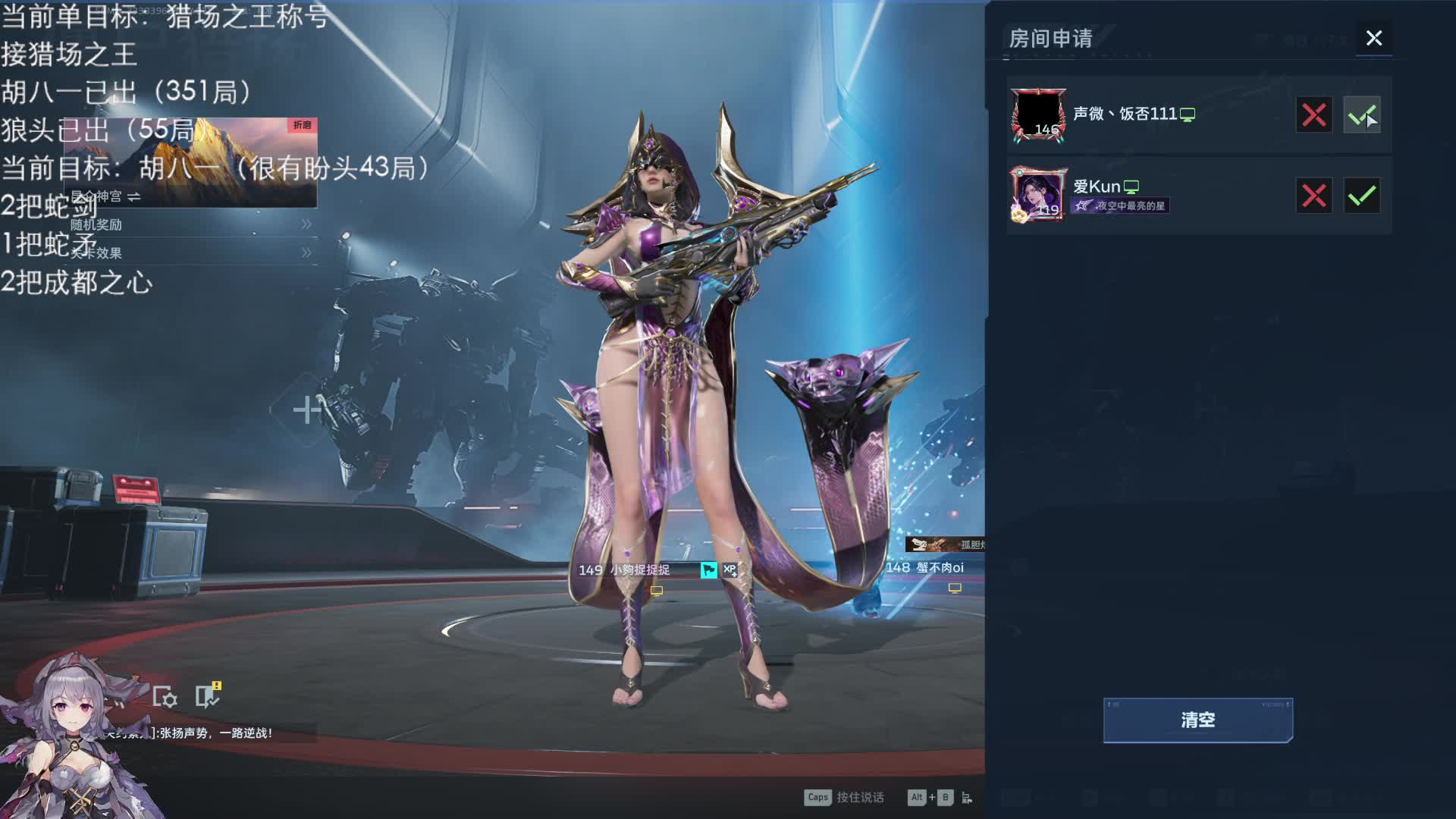Screen dimensions: 1456x819
Task: Open the checklist icon with yellow alert
Action: [x=206, y=695]
